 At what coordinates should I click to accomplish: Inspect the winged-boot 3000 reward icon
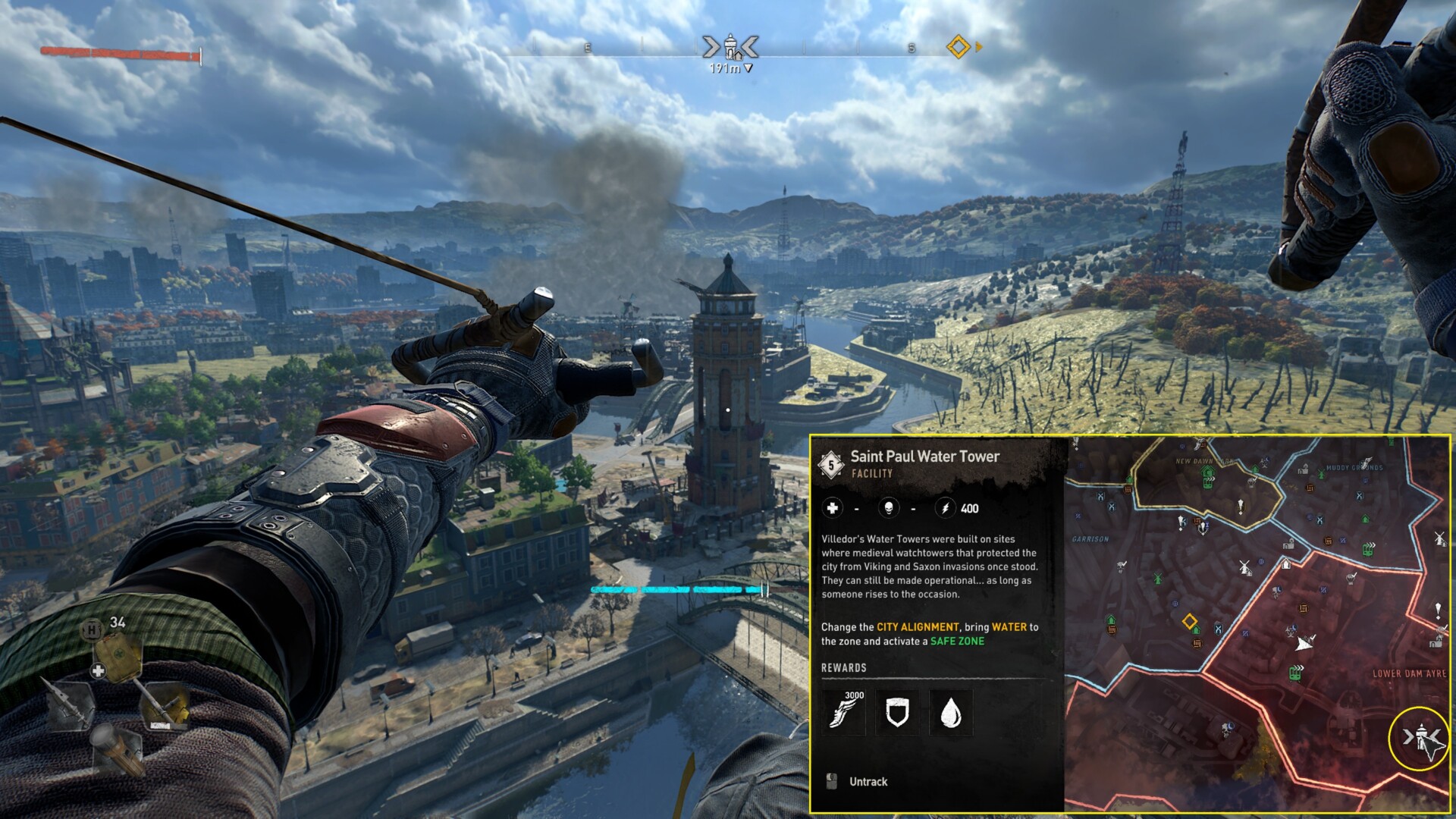point(846,711)
